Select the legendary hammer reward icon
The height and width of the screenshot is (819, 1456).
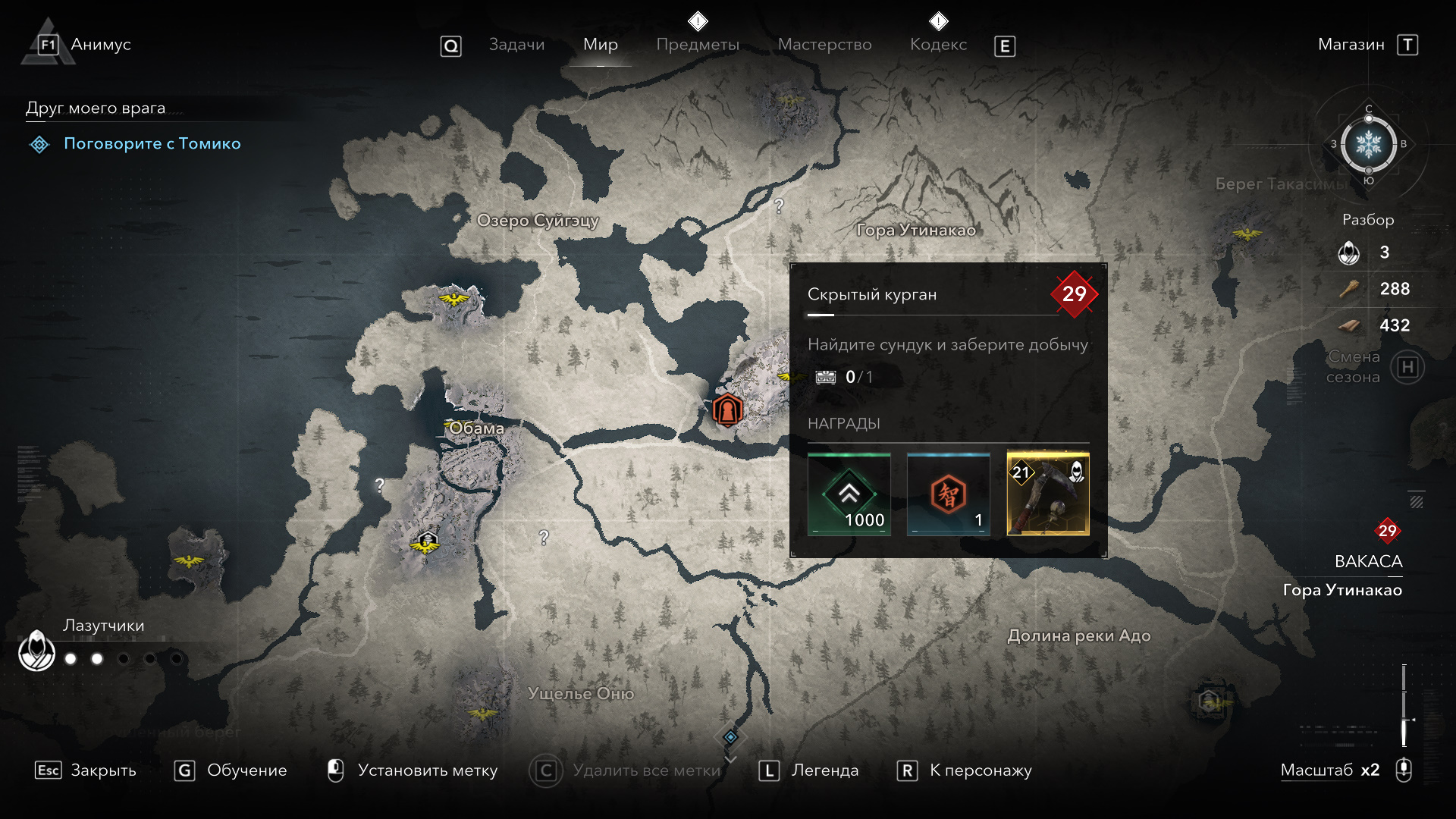pos(1047,494)
